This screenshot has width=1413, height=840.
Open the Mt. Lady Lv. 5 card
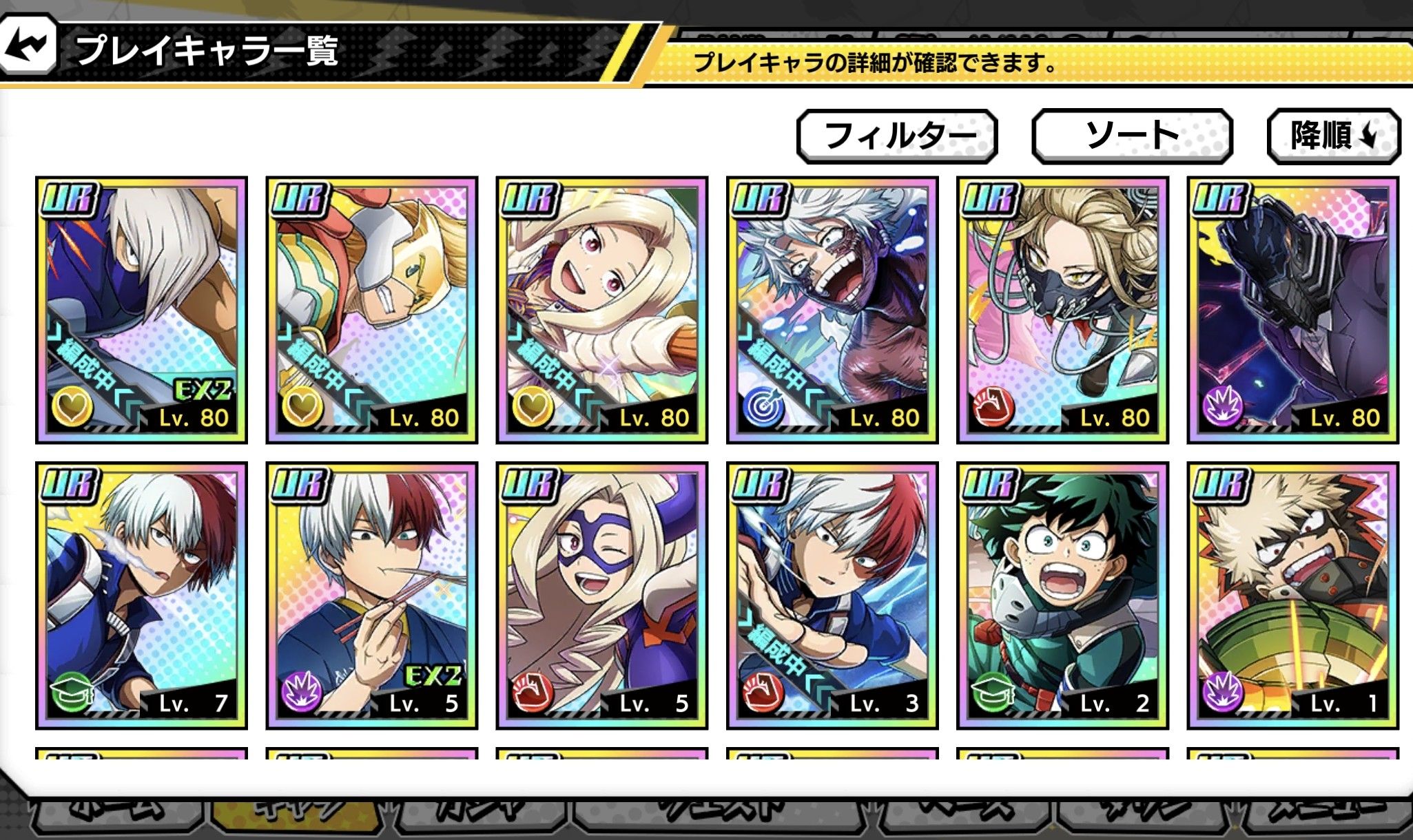click(x=601, y=596)
